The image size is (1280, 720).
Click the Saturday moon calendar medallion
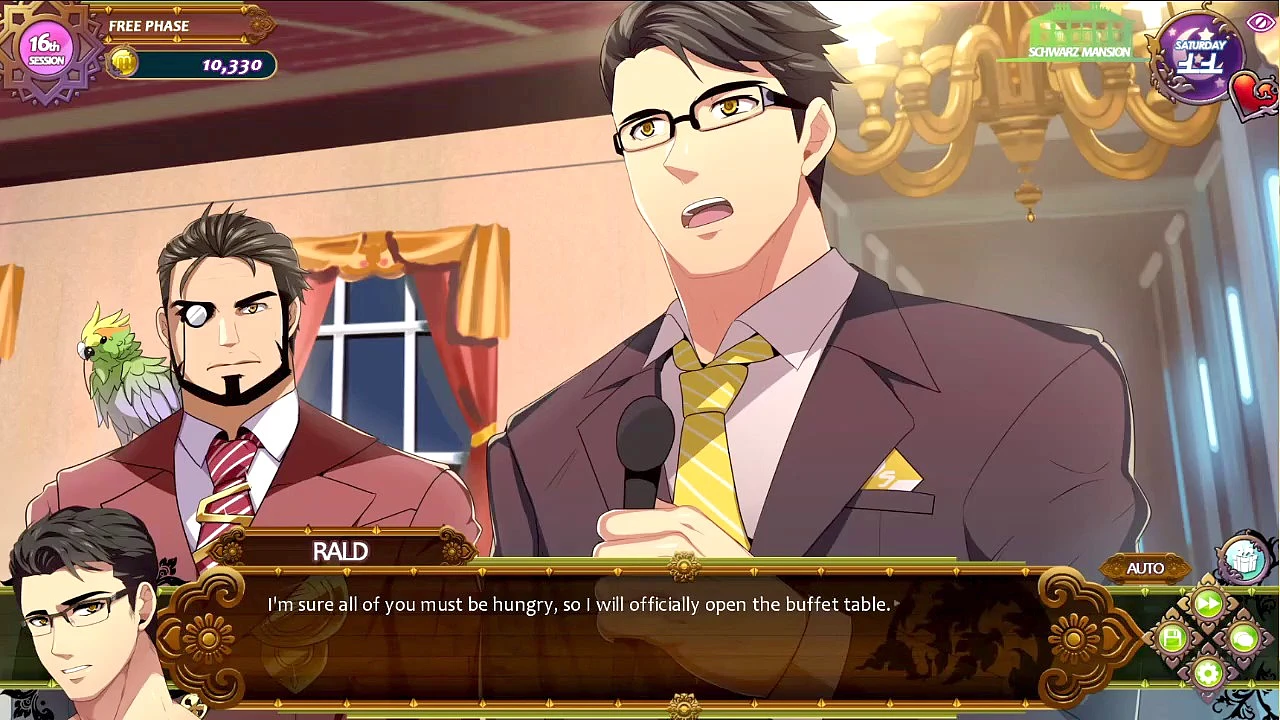pos(1199,58)
